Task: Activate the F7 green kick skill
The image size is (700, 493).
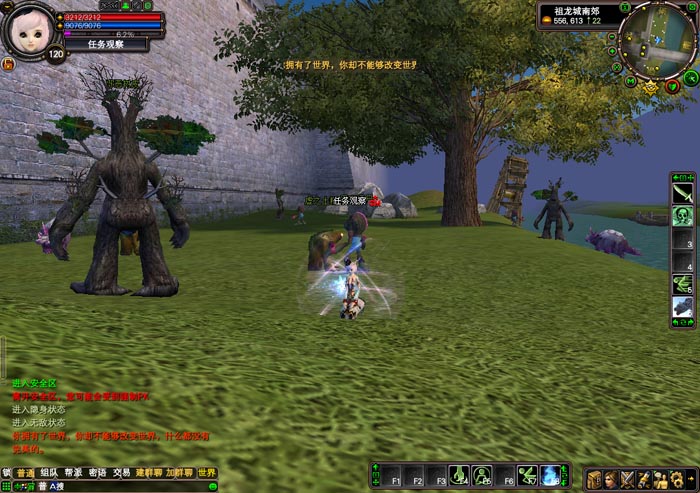Action: [x=528, y=477]
